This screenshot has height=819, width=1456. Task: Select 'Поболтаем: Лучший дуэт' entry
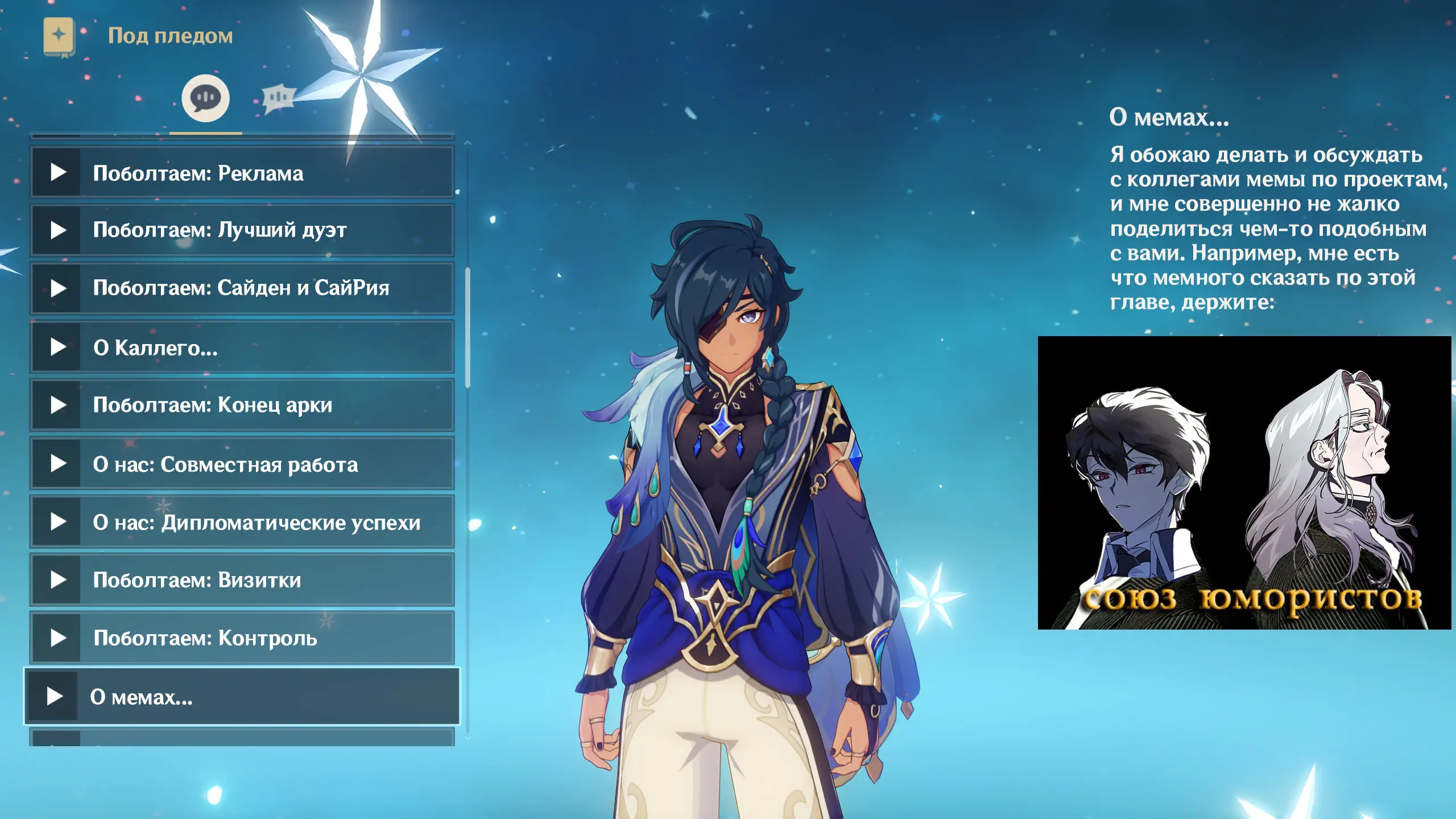coord(242,230)
